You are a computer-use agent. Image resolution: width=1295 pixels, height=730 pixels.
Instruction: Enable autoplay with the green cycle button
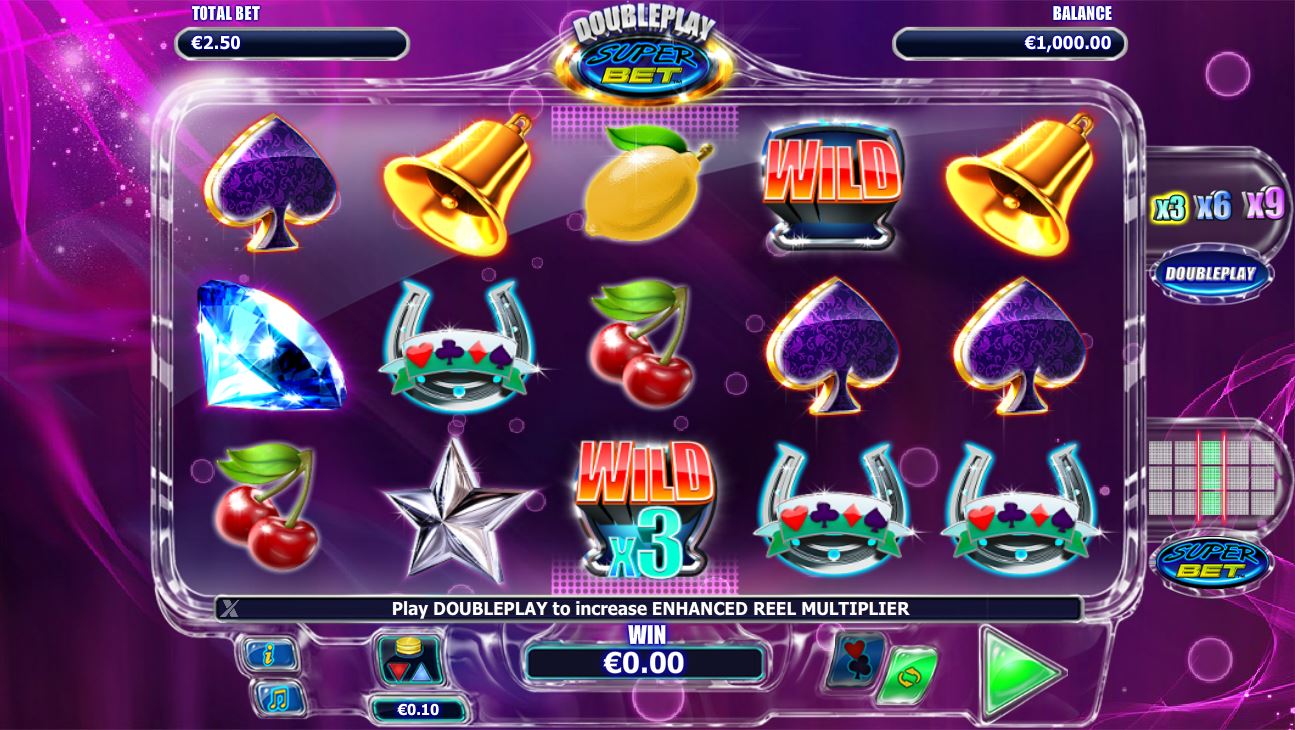[908, 676]
